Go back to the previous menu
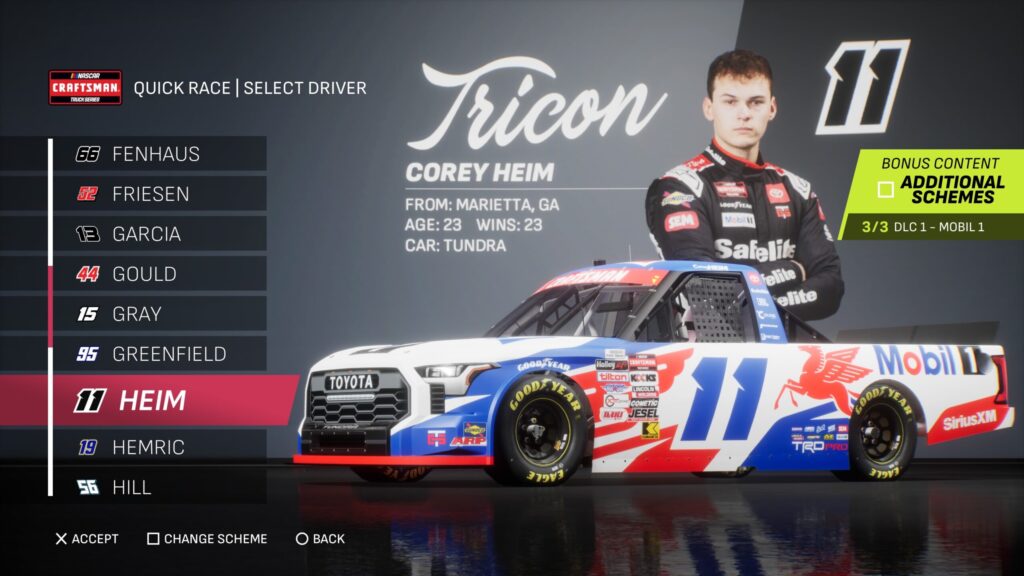1024x576 pixels. click(320, 539)
